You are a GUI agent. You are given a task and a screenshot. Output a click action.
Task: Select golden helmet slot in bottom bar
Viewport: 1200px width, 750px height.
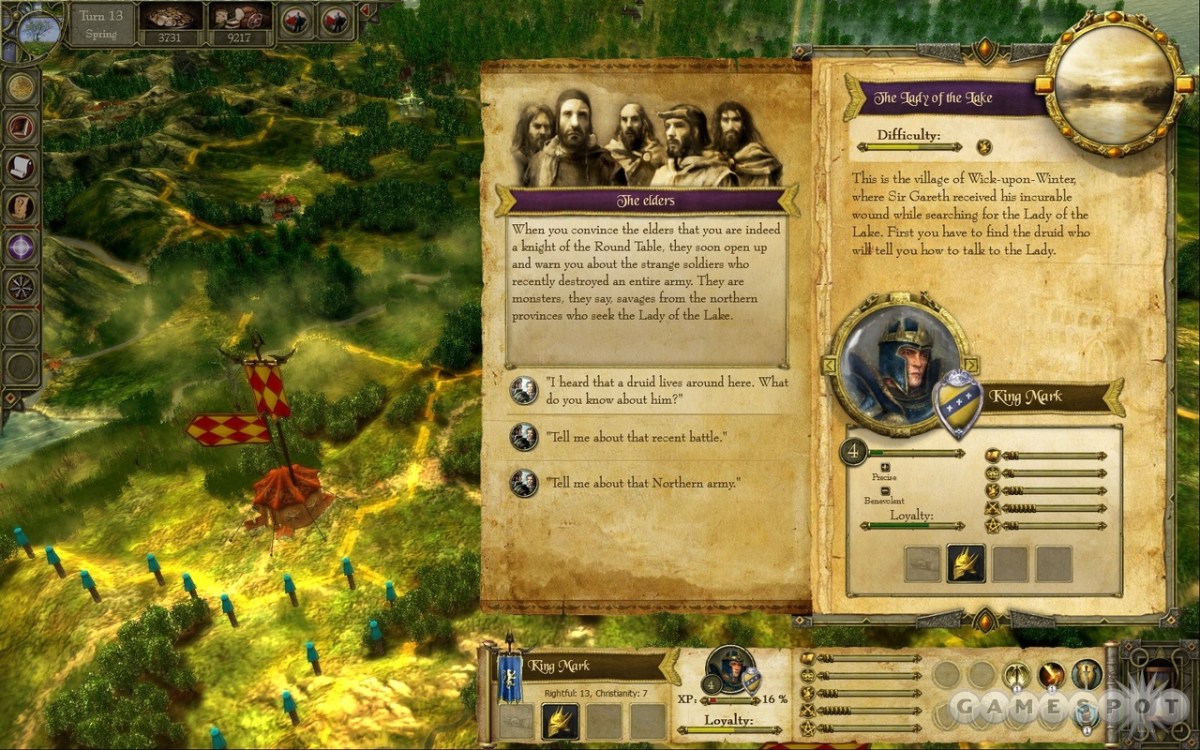pos(561,720)
